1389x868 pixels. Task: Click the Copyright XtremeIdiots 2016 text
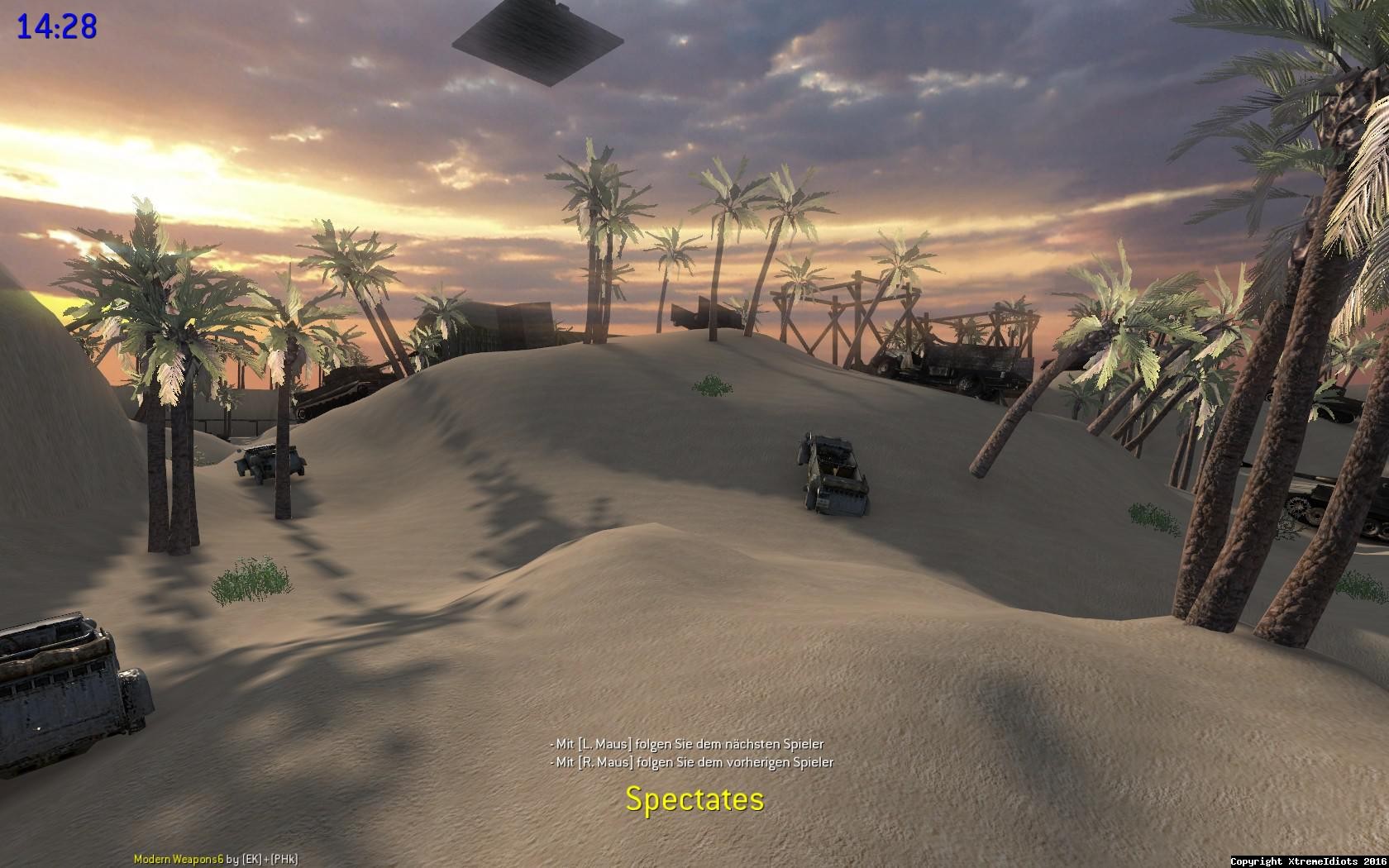coord(1315,860)
